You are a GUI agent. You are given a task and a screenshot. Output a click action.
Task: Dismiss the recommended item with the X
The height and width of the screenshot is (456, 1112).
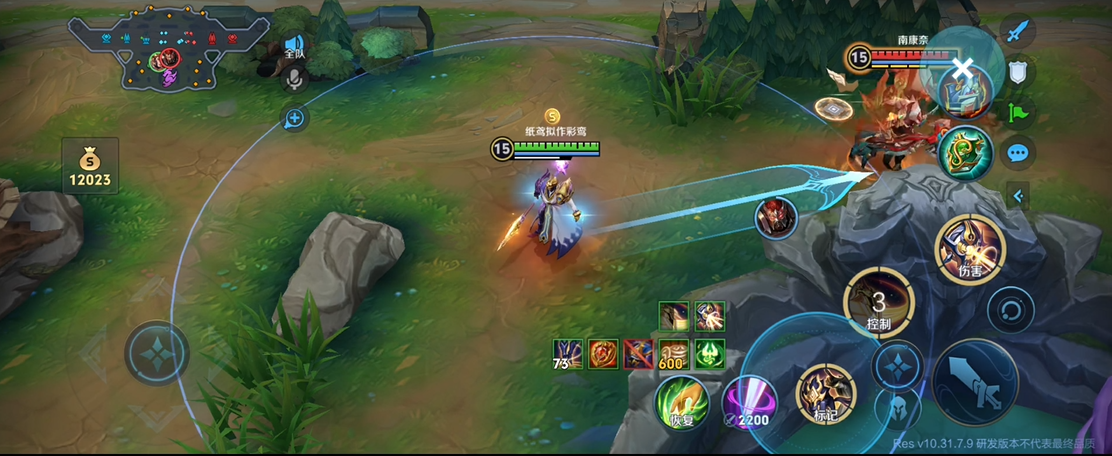[962, 68]
